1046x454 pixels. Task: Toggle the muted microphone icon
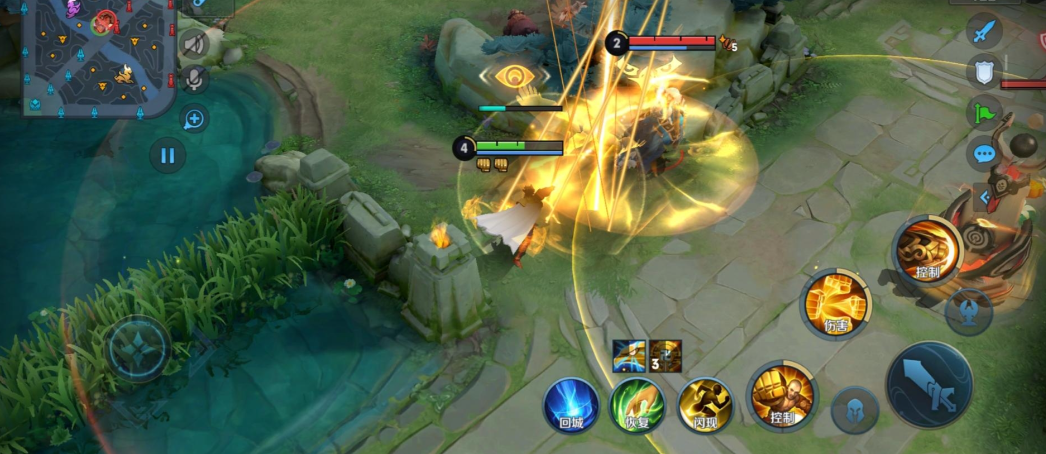pyautogui.click(x=194, y=79)
